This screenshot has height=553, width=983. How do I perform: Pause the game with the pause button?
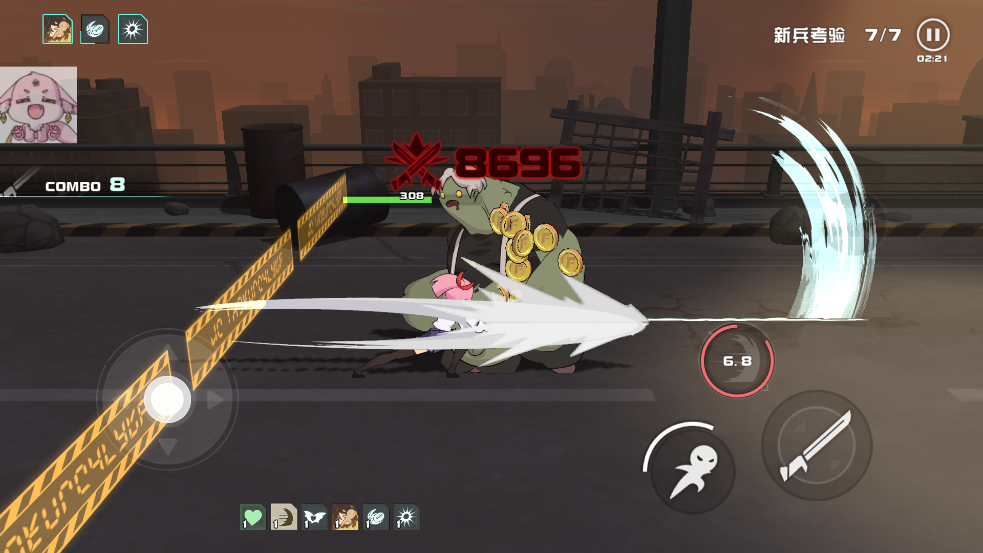tap(932, 36)
